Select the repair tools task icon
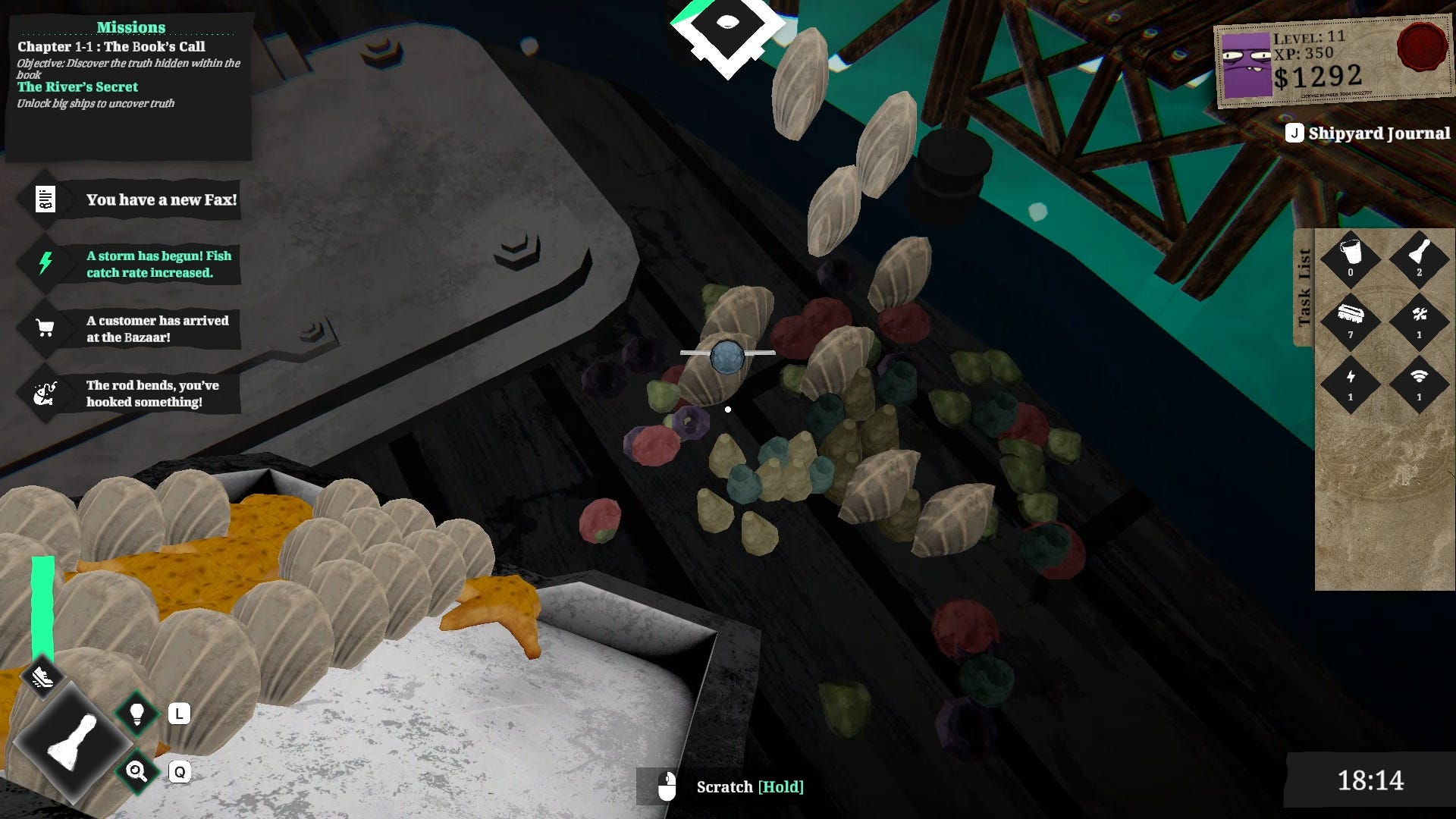 pyautogui.click(x=1419, y=318)
